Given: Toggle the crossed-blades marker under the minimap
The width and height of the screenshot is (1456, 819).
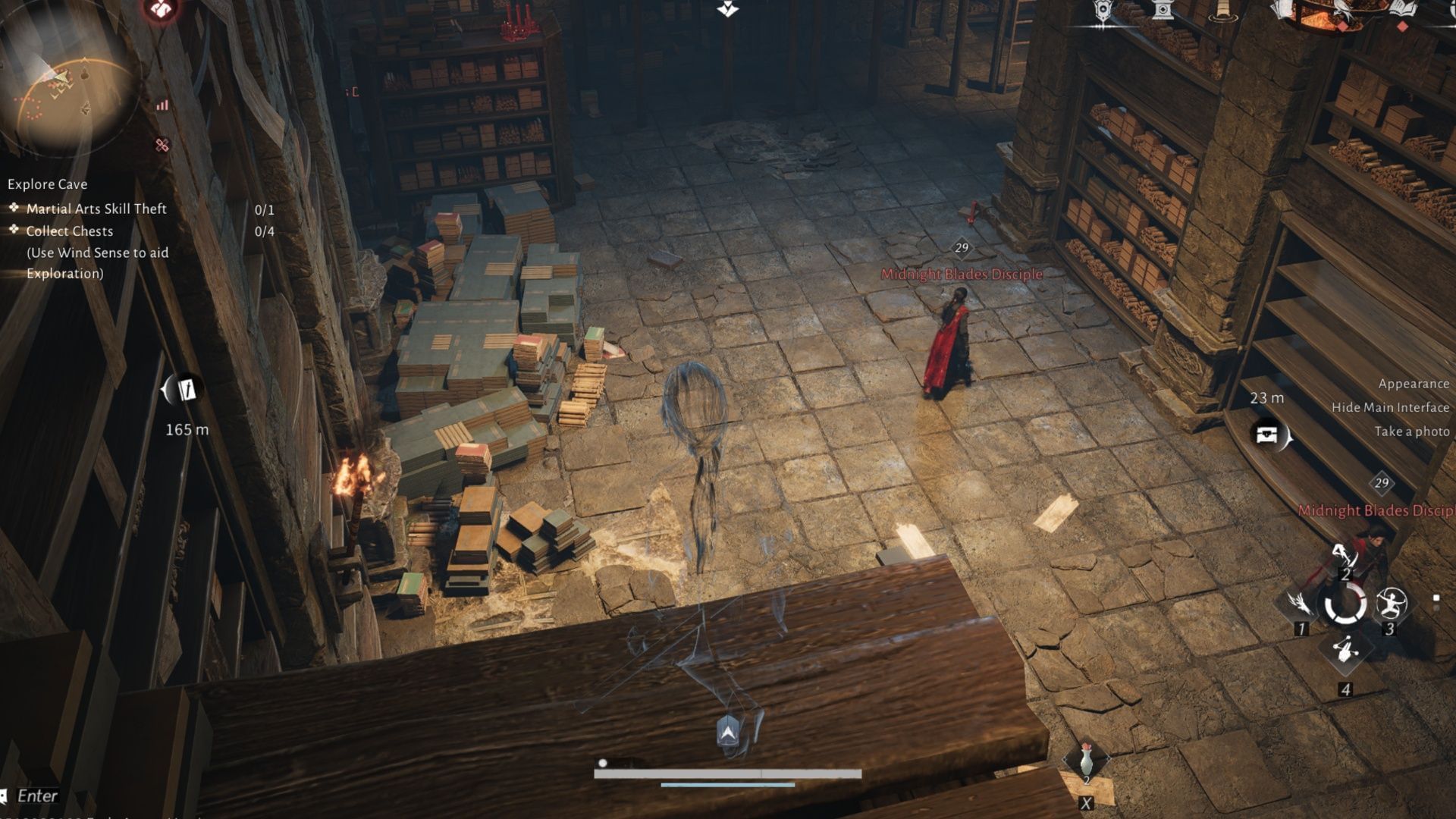Looking at the screenshot, I should [161, 144].
